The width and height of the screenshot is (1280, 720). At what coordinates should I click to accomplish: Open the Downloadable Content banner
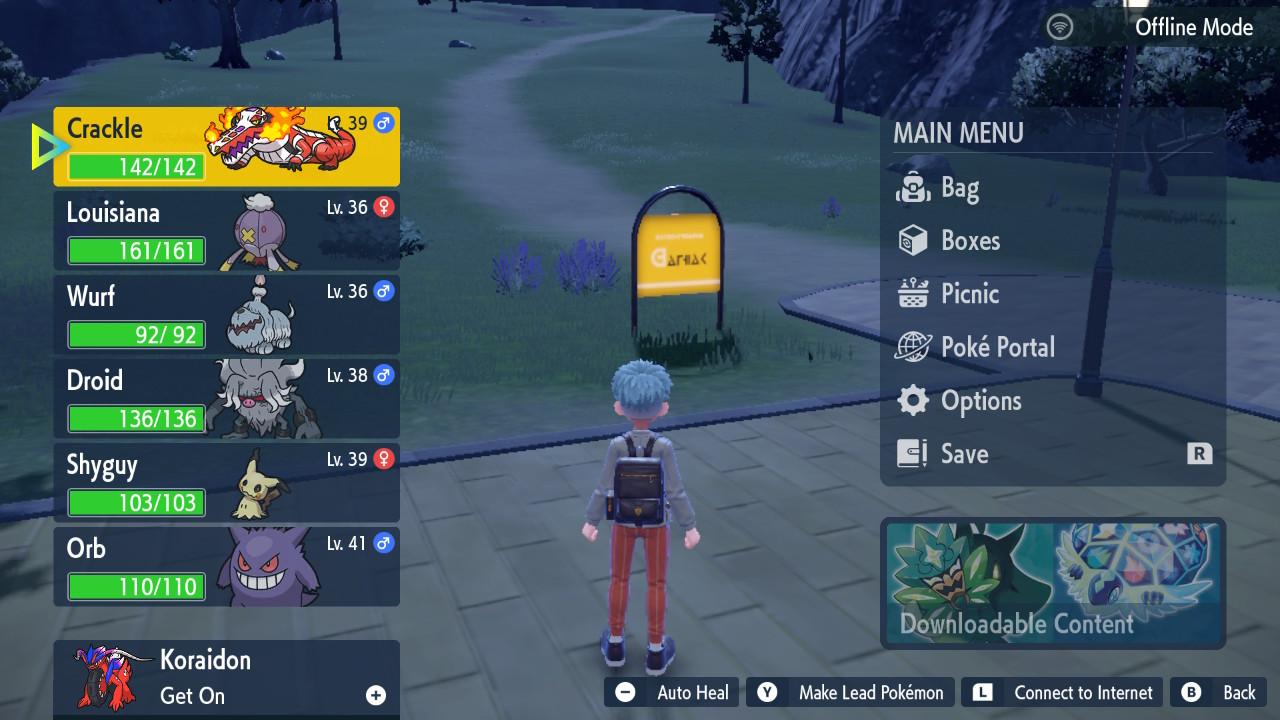click(x=1053, y=583)
